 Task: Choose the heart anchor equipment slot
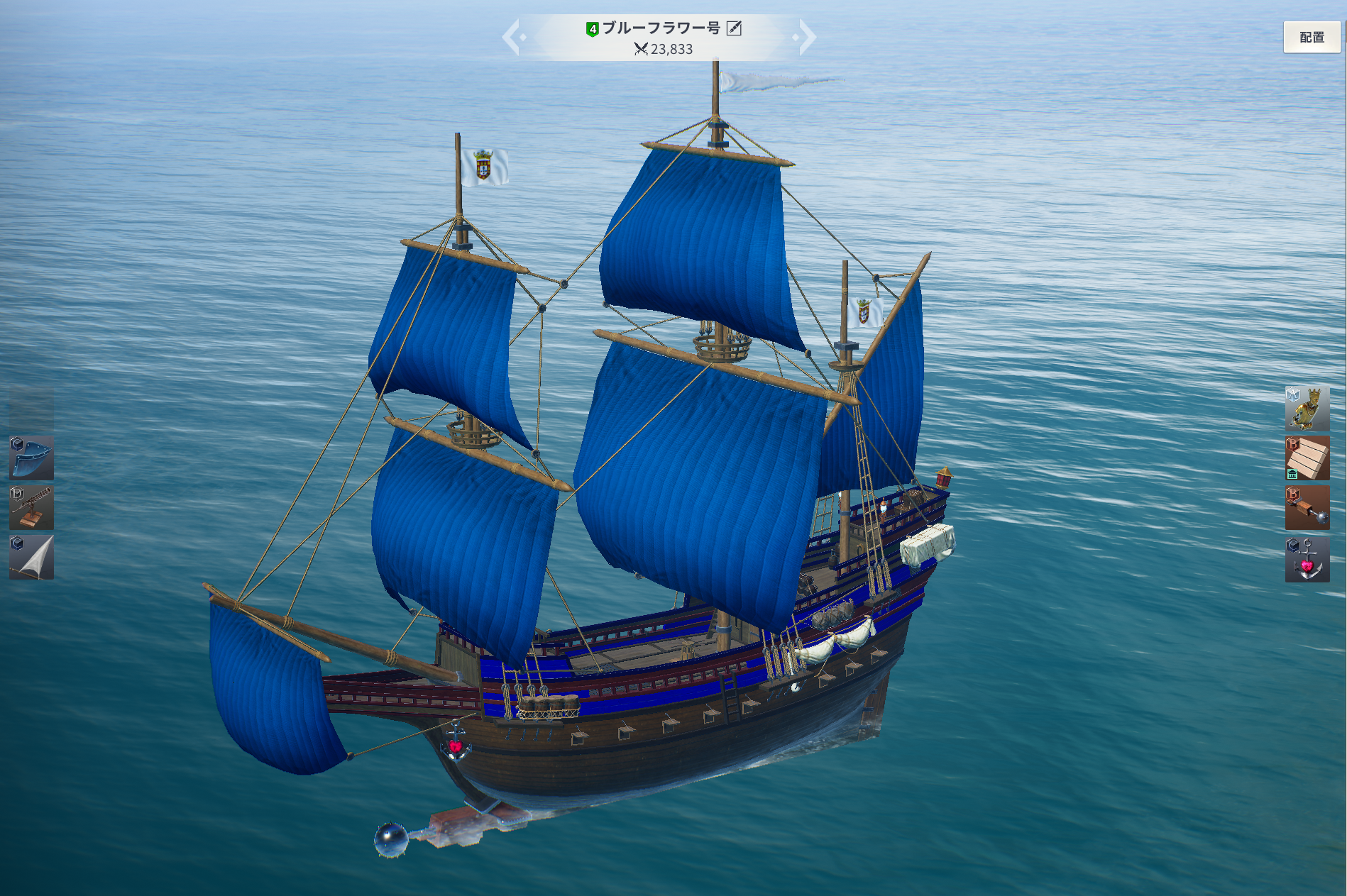click(x=1307, y=559)
